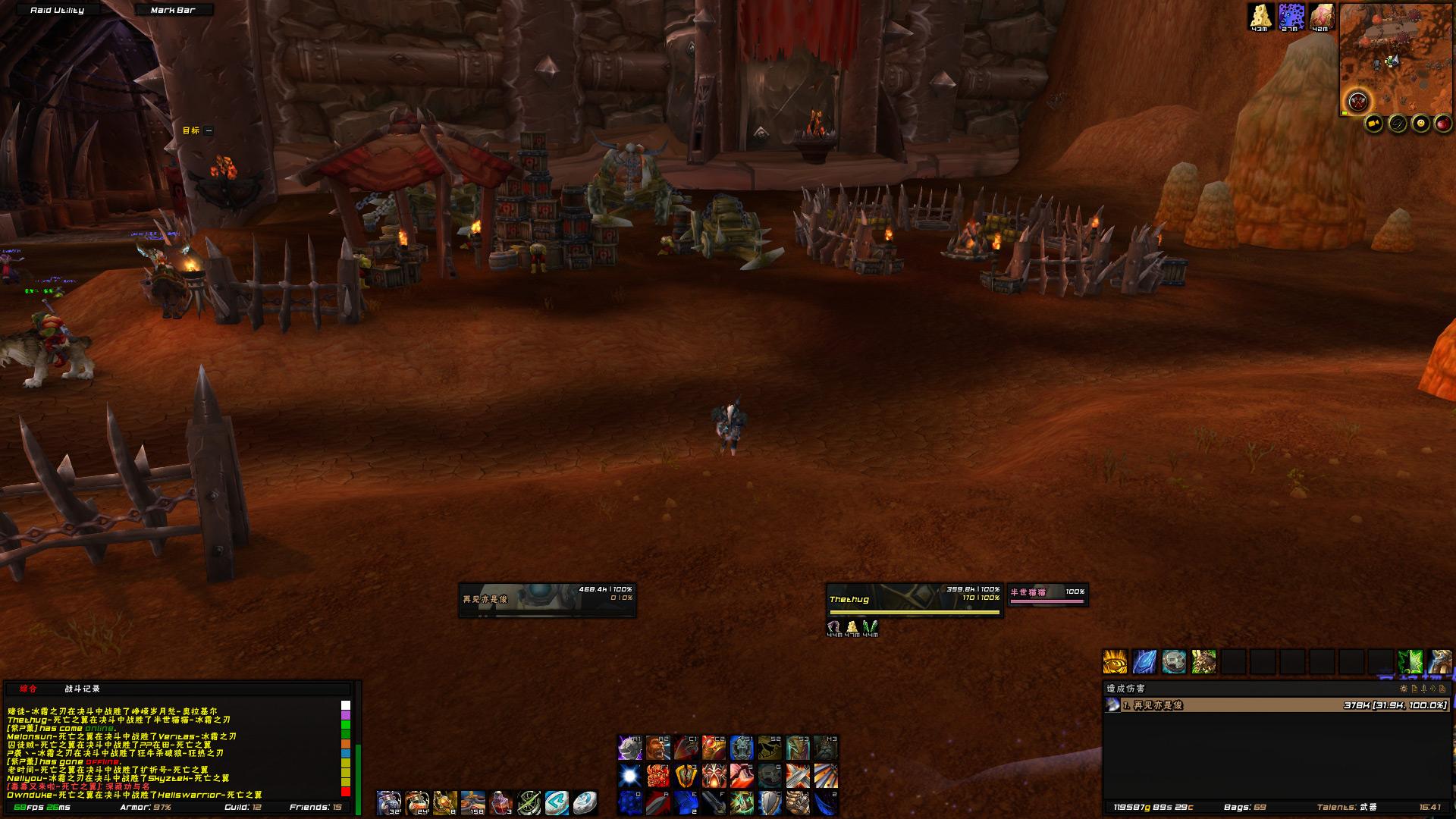Switch to the 战斗记录 chat tab

[82, 689]
